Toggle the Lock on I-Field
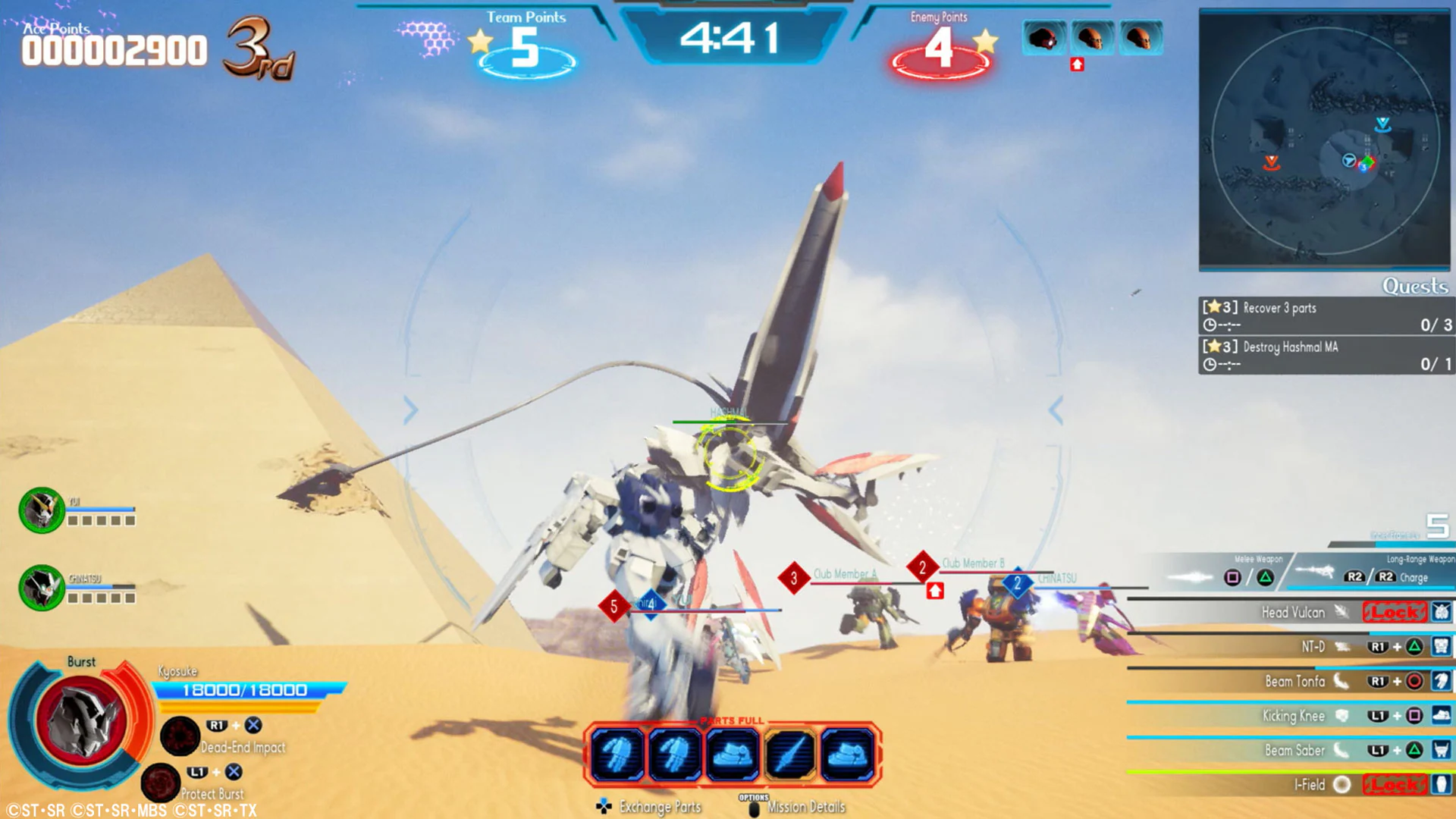Image resolution: width=1456 pixels, height=819 pixels. [1394, 784]
